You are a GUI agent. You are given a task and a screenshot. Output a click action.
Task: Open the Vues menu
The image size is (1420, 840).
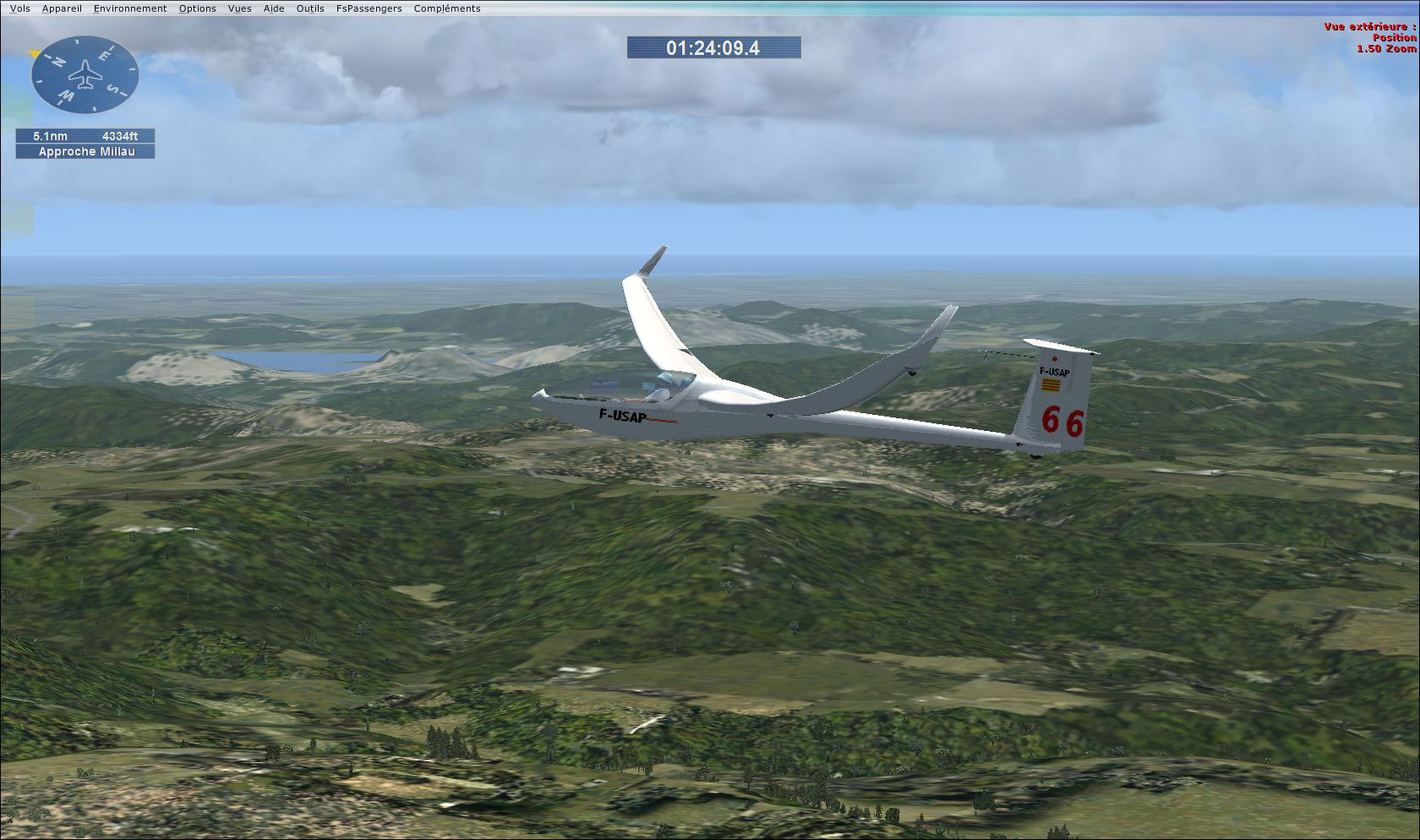[x=239, y=8]
